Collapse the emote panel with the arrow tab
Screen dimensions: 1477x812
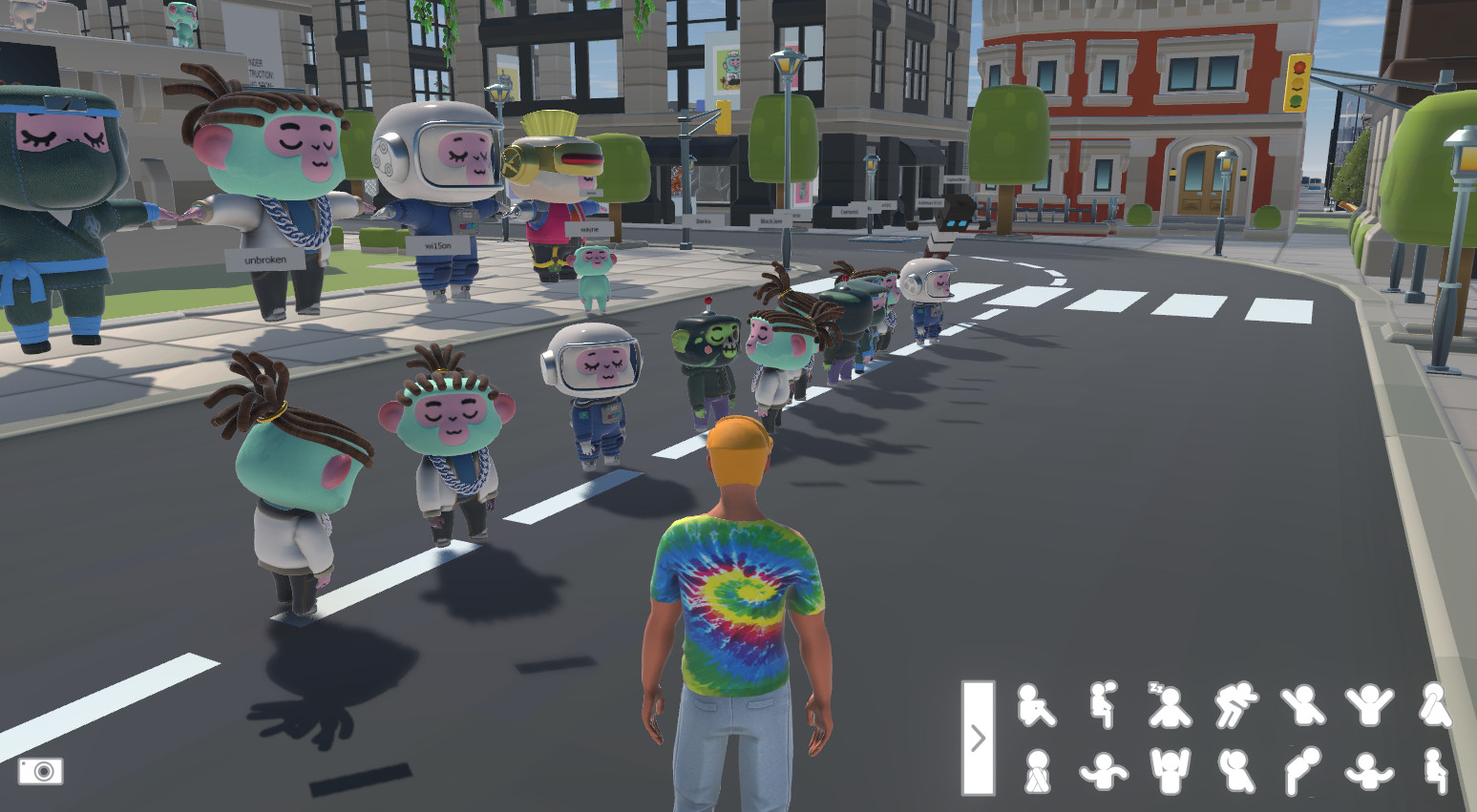click(x=978, y=738)
